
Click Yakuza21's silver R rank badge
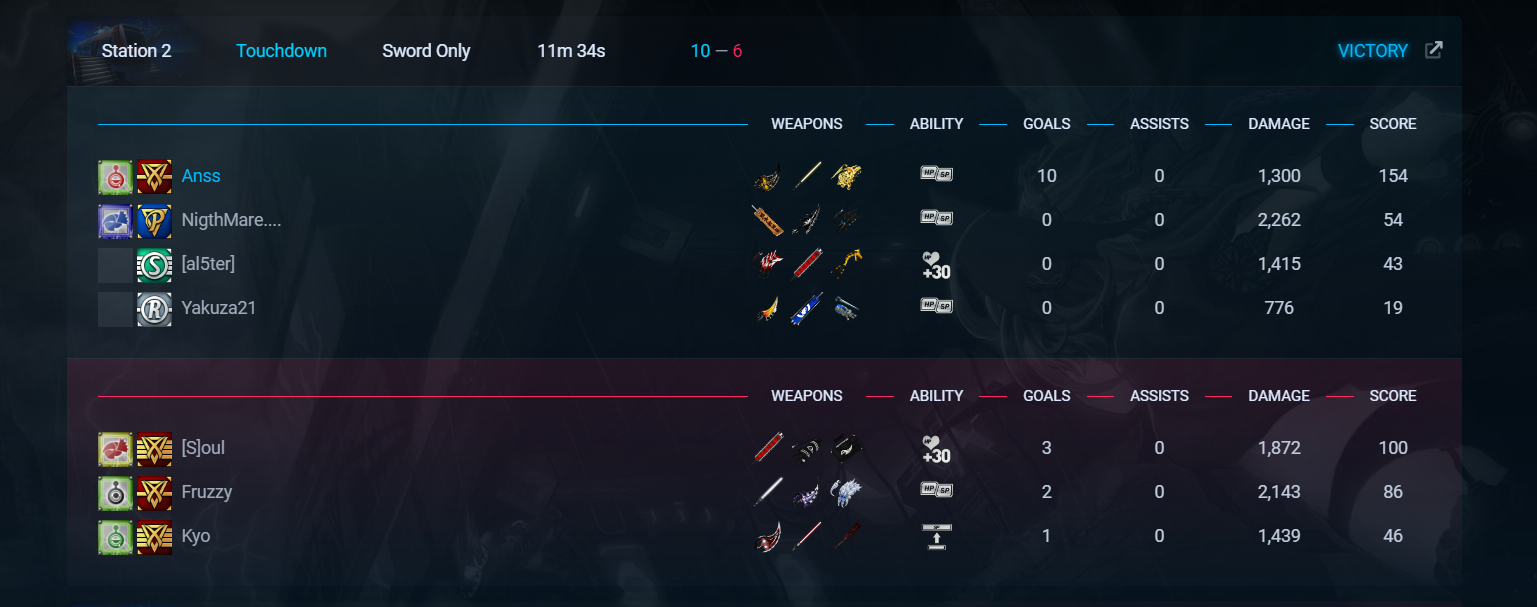click(154, 309)
